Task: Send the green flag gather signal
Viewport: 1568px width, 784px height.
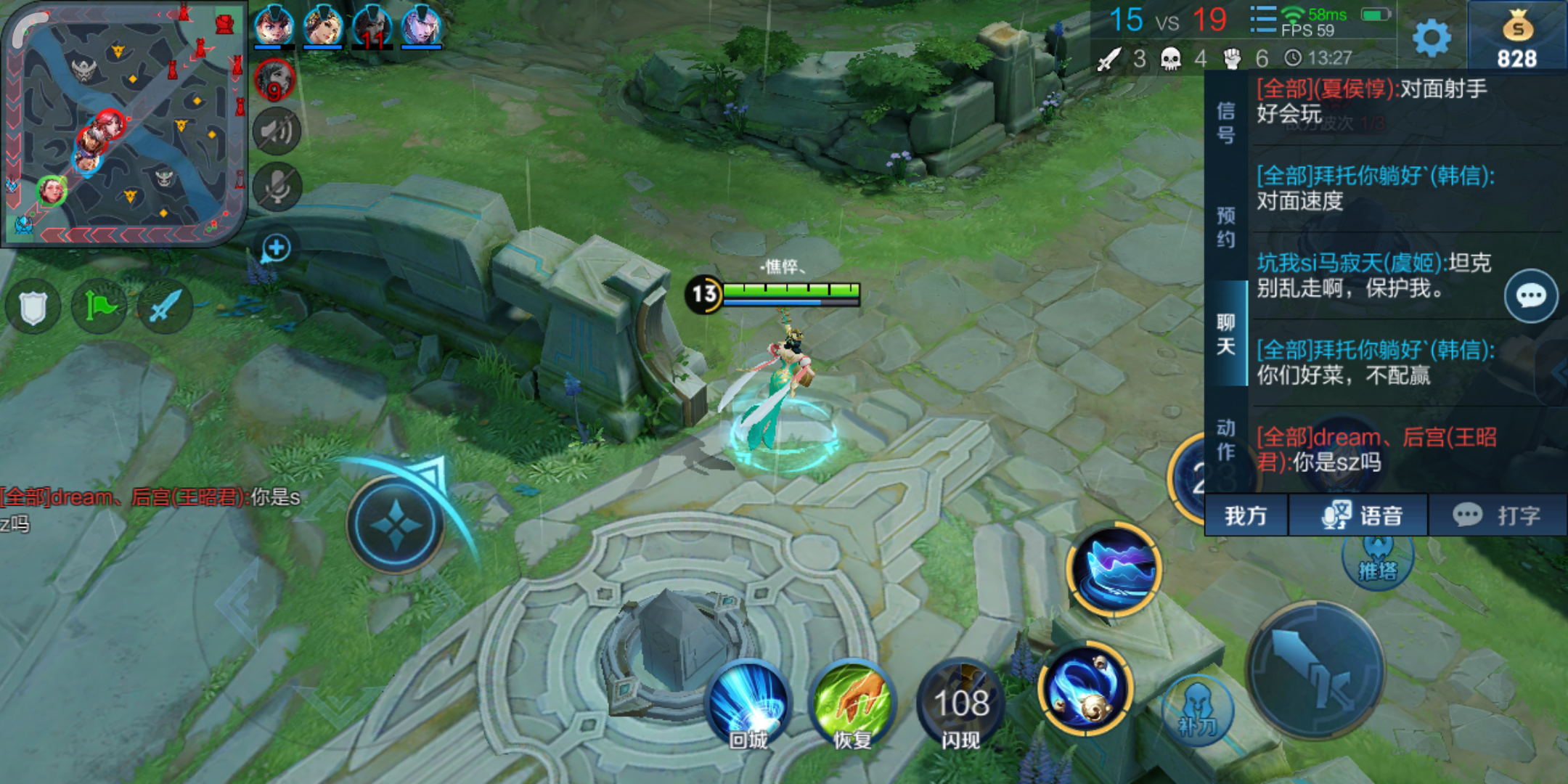Action: coord(99,306)
